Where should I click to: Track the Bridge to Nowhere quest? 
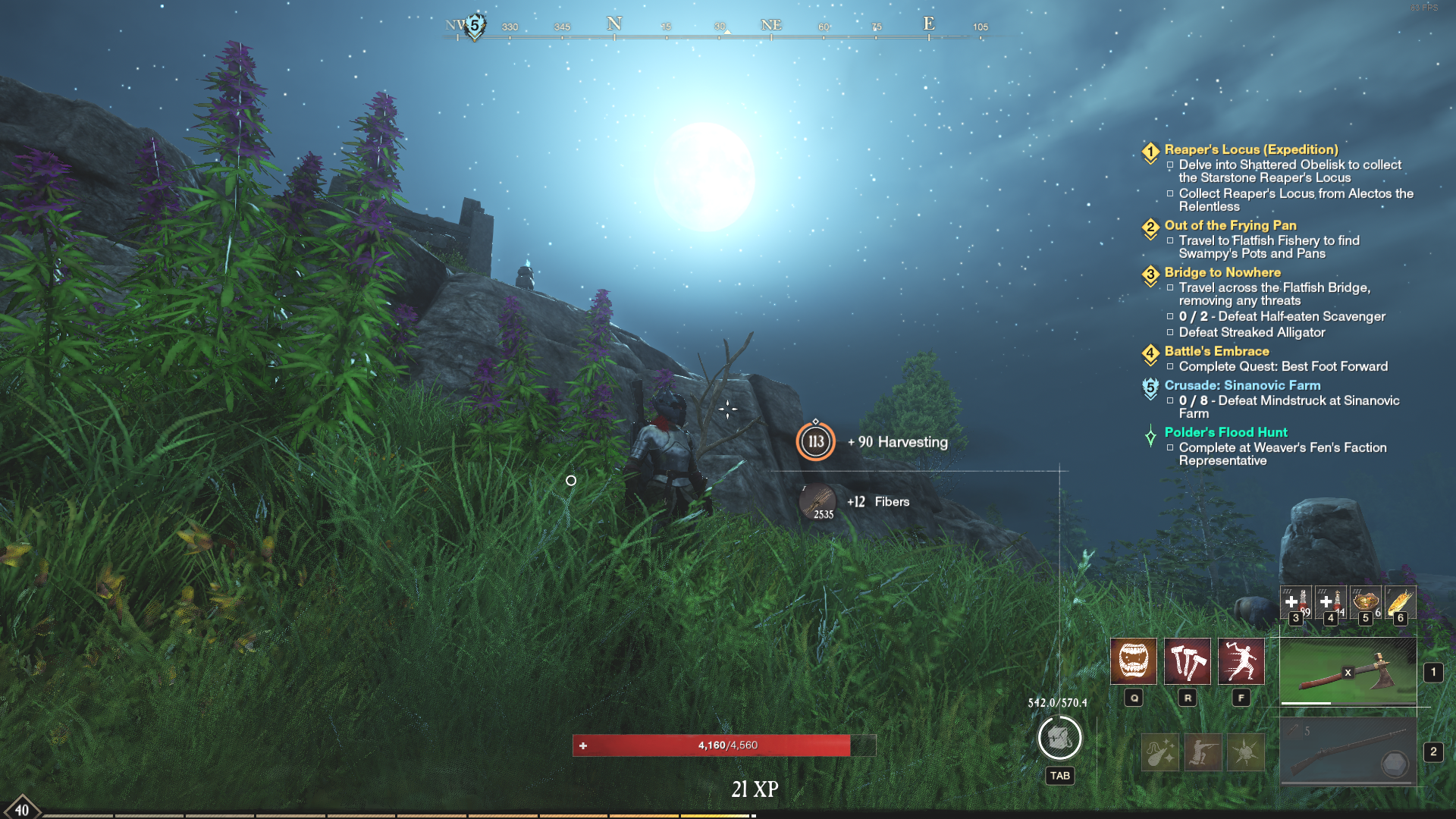[1222, 272]
